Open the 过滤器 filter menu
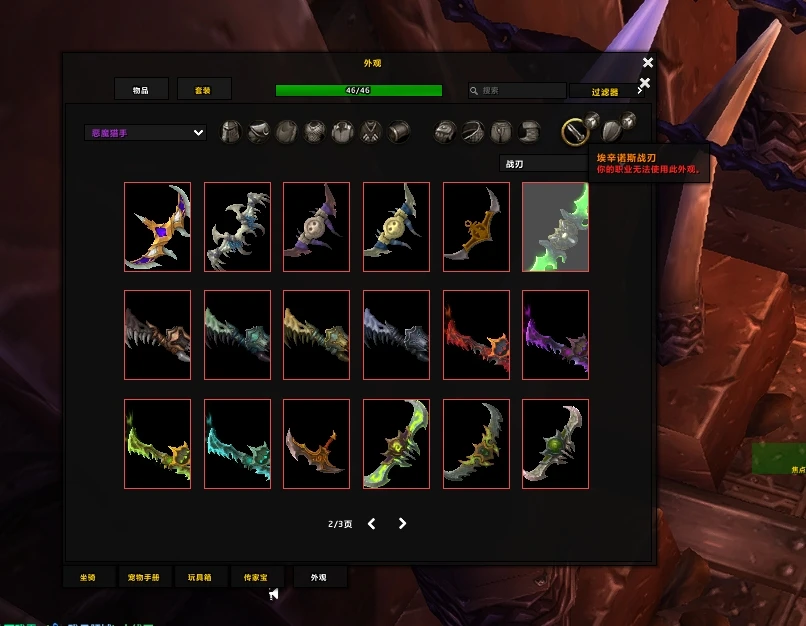This screenshot has height=626, width=806. (x=604, y=91)
